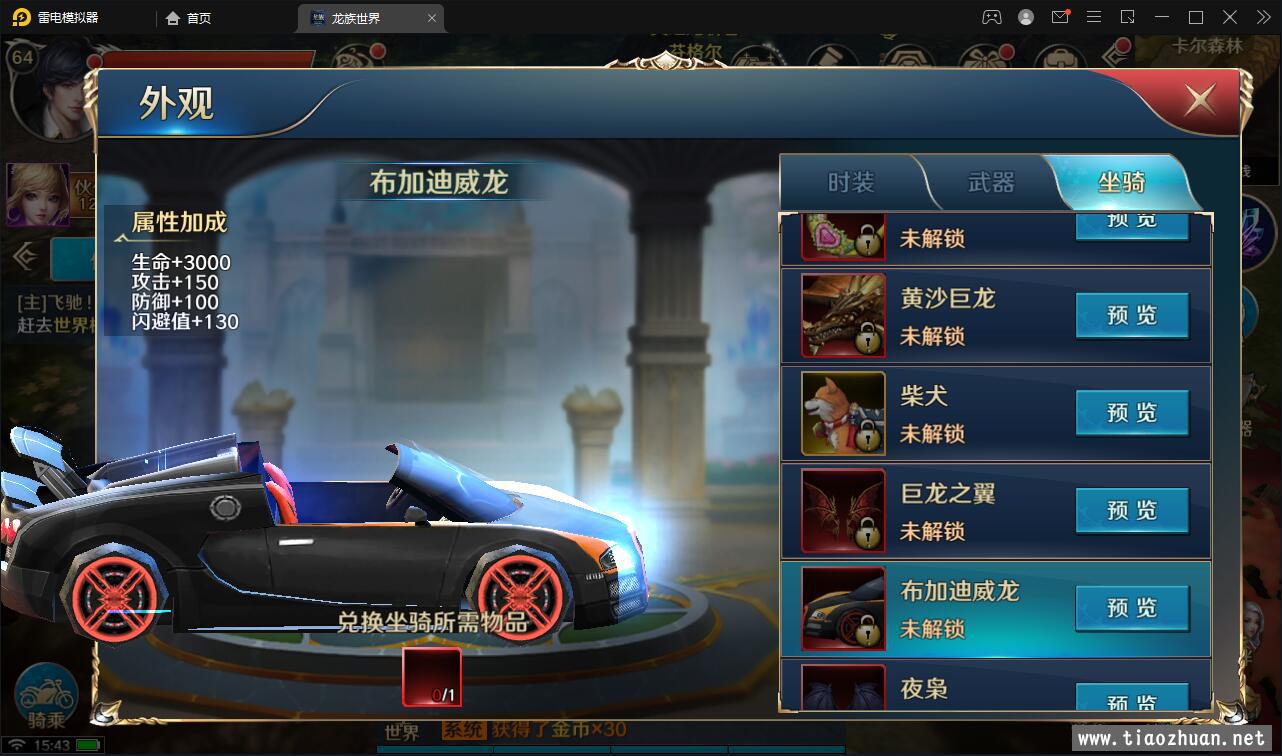This screenshot has height=756, width=1282.
Task: Preview the 巨龙之翼 mount
Action: pos(1131,511)
